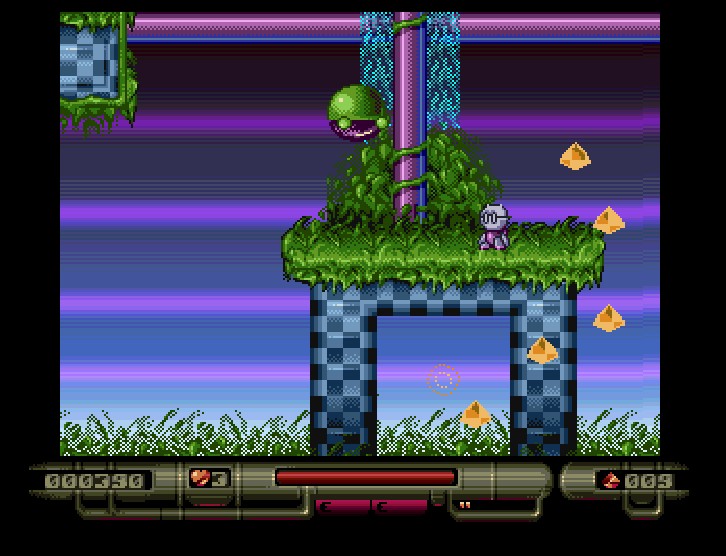The width and height of the screenshot is (726, 556).
Task: Click the red lives icon in the HUD
Action: point(199,479)
